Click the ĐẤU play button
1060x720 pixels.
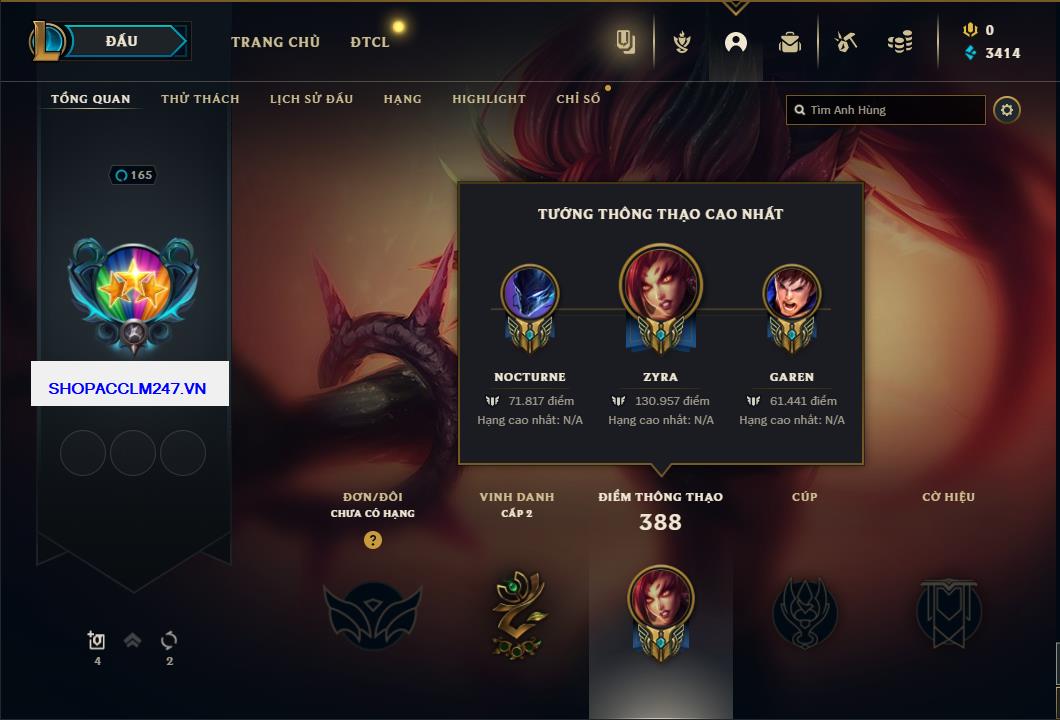pos(120,41)
